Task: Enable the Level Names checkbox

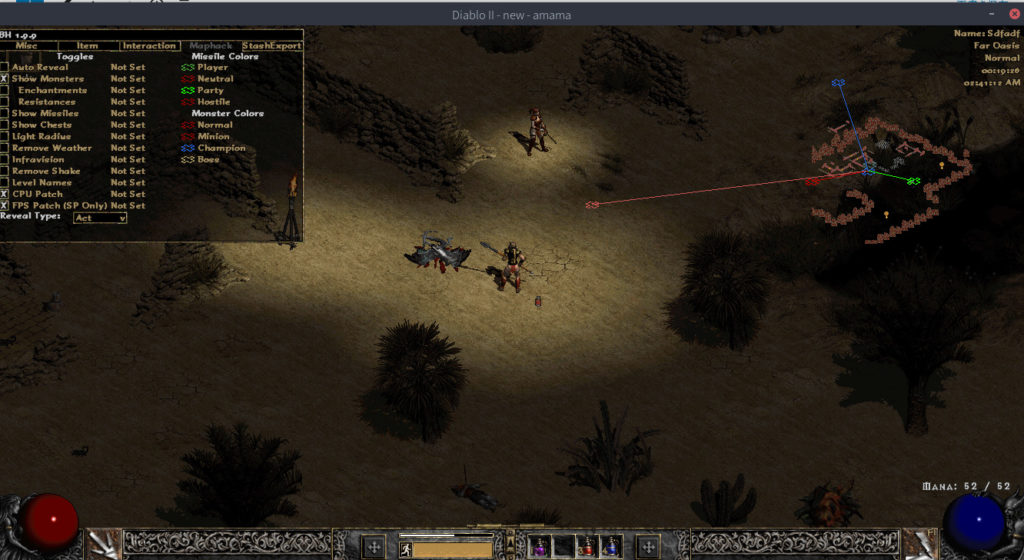Action: tap(5, 183)
